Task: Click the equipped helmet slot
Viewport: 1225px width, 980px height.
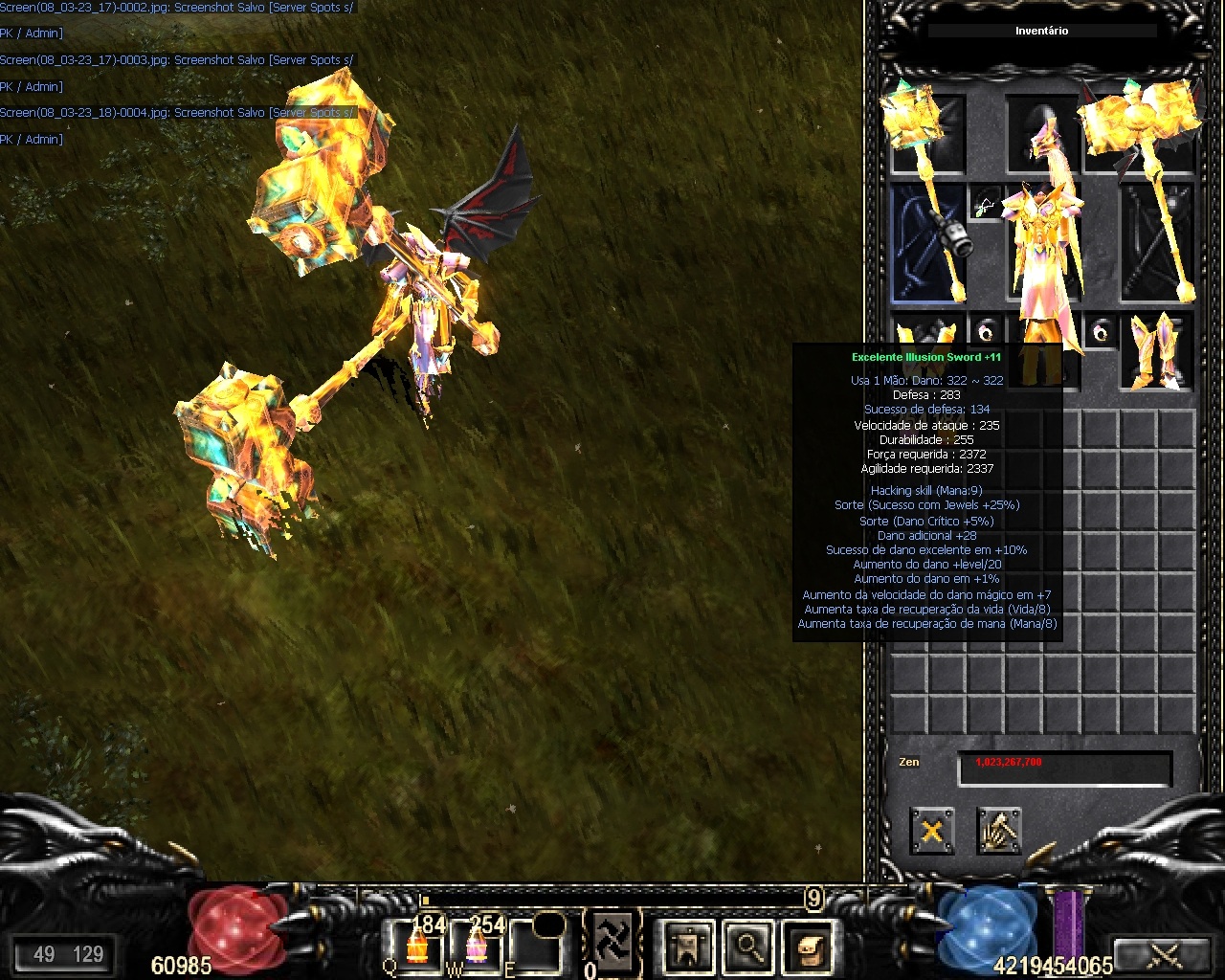Action: [x=1043, y=134]
